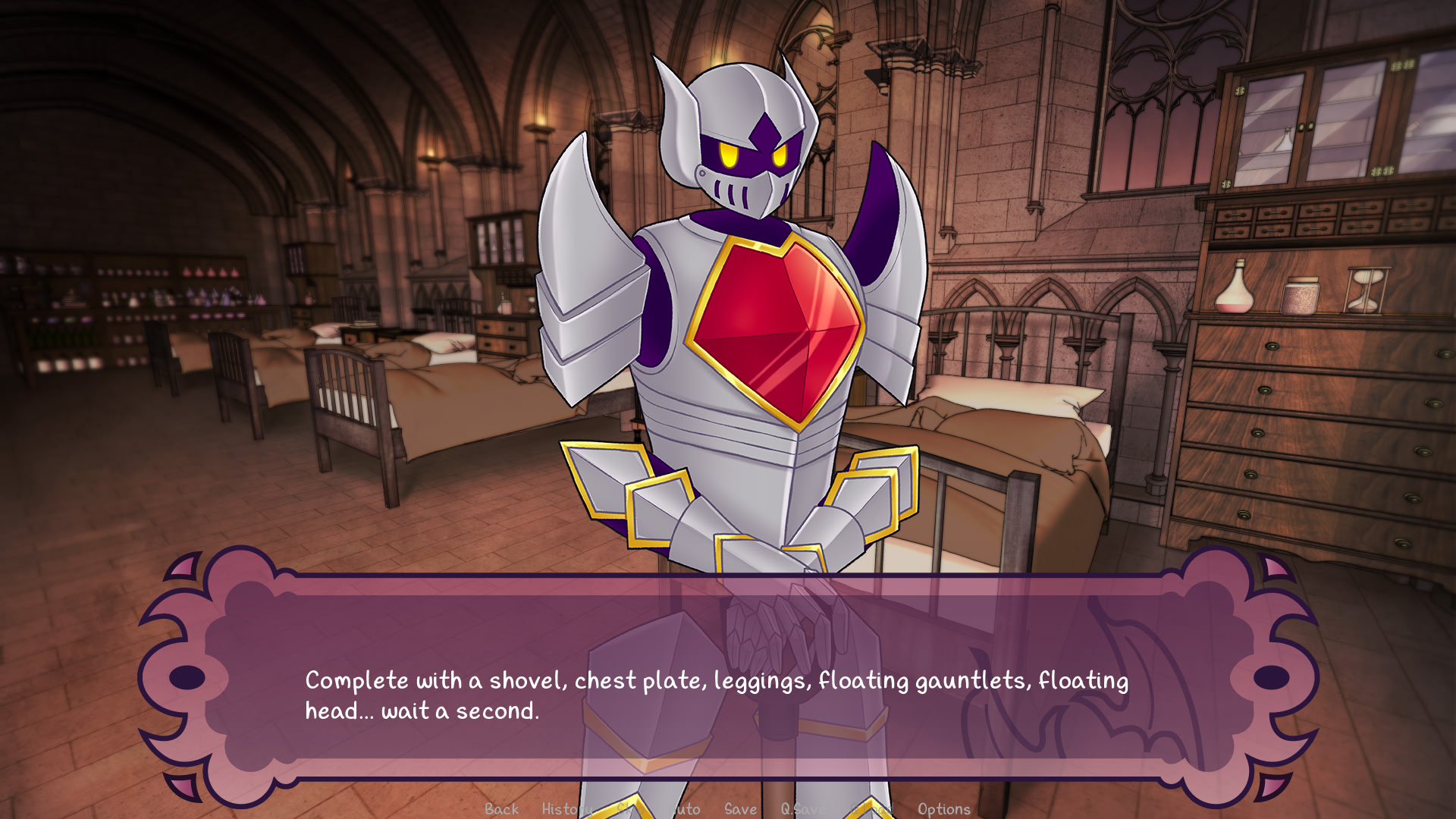The width and height of the screenshot is (1456, 819).
Task: Quick-load using Q.Load
Action: (x=872, y=808)
